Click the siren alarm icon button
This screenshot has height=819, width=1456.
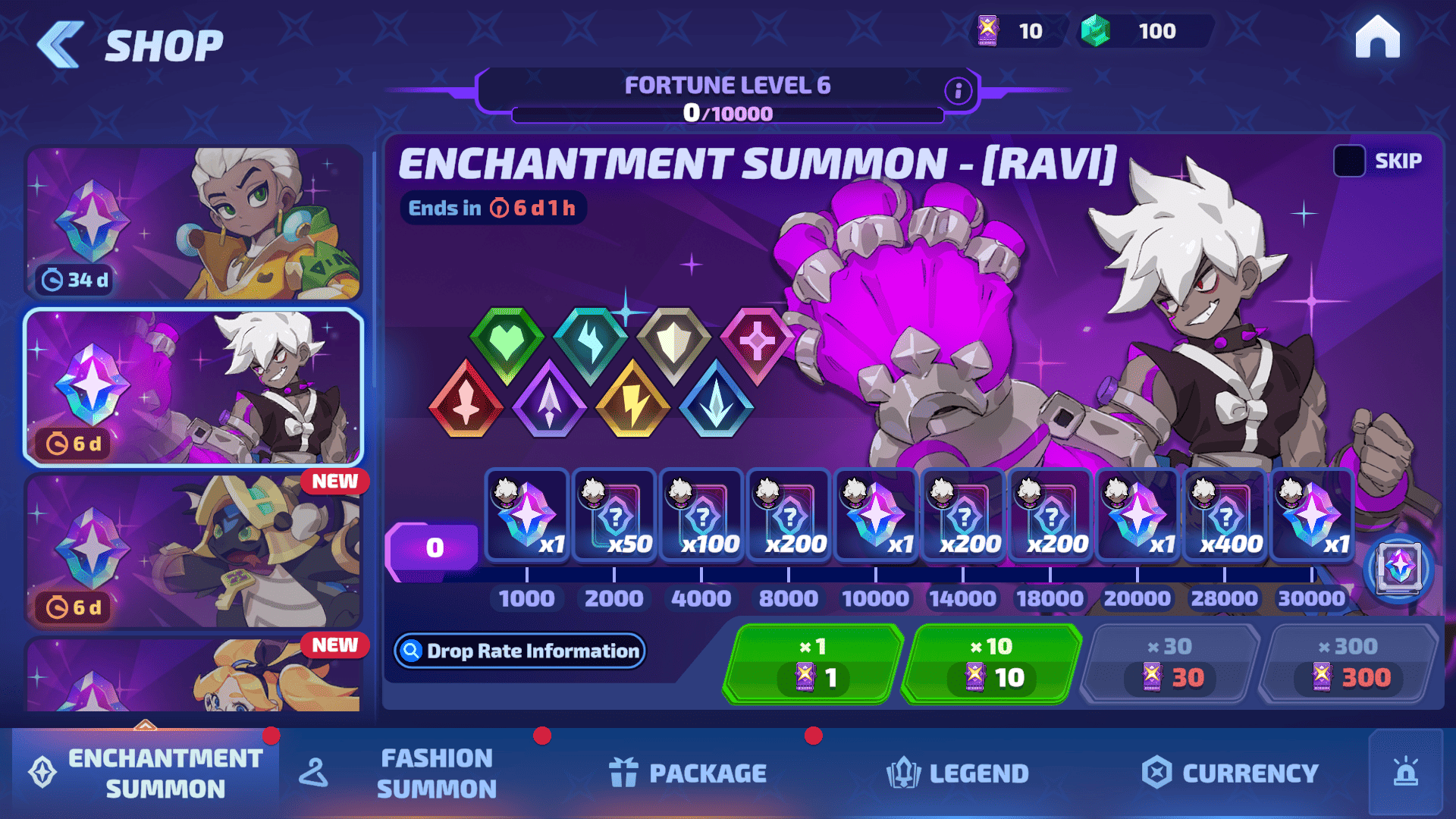1405,773
